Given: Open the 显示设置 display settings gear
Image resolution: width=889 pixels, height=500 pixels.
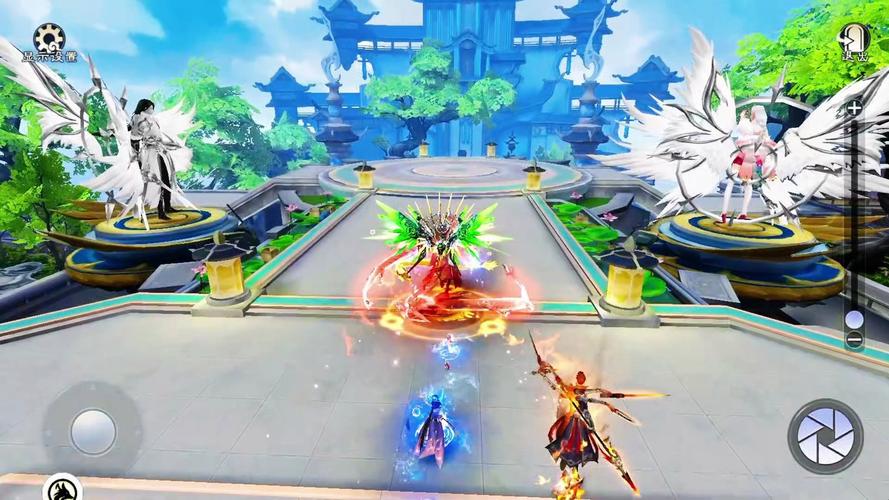Looking at the screenshot, I should (49, 40).
